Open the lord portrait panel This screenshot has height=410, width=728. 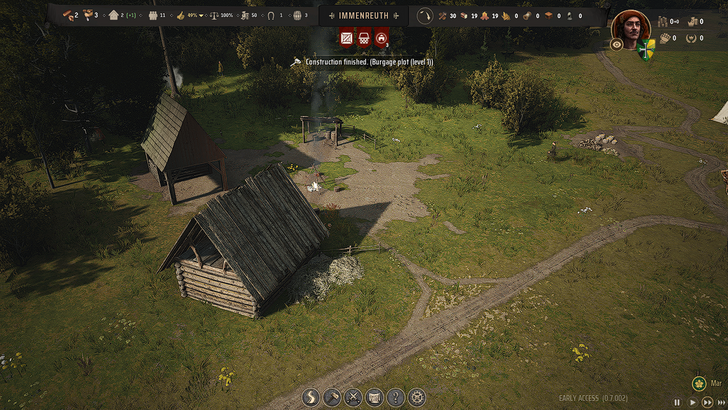point(630,24)
